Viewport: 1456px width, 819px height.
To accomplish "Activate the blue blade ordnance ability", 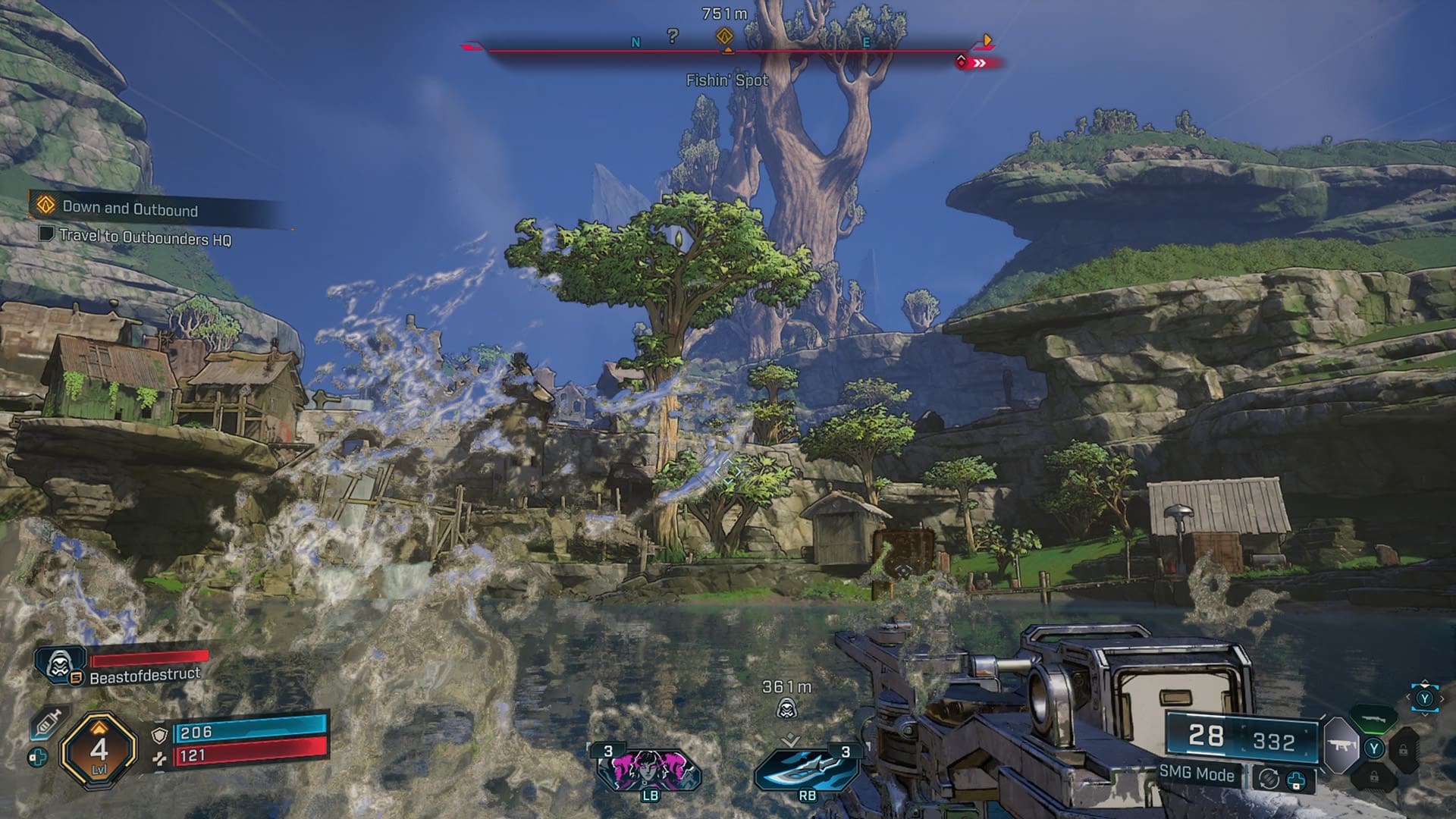I will (x=806, y=769).
